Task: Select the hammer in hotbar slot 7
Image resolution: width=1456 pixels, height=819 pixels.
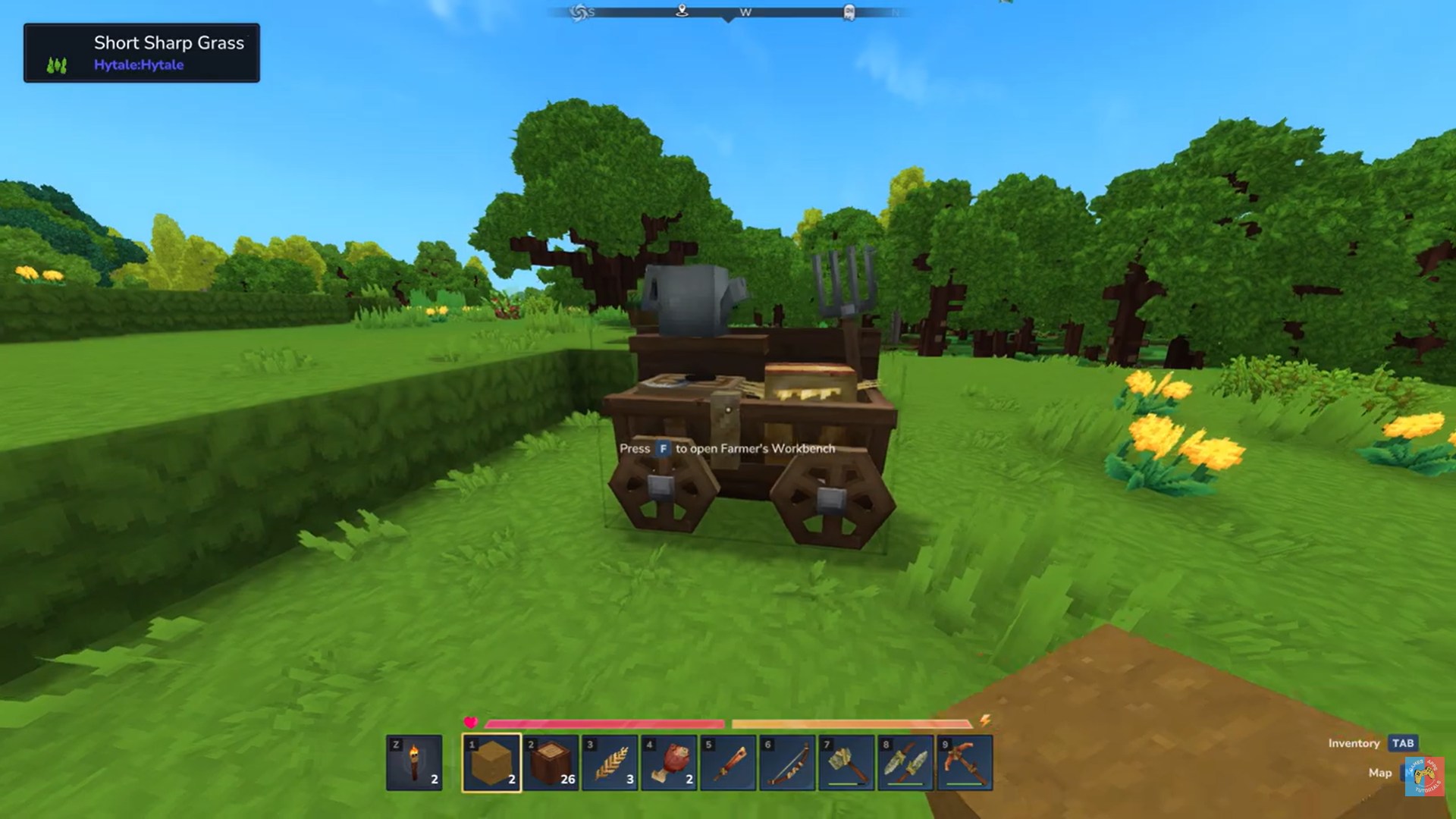Action: [846, 762]
